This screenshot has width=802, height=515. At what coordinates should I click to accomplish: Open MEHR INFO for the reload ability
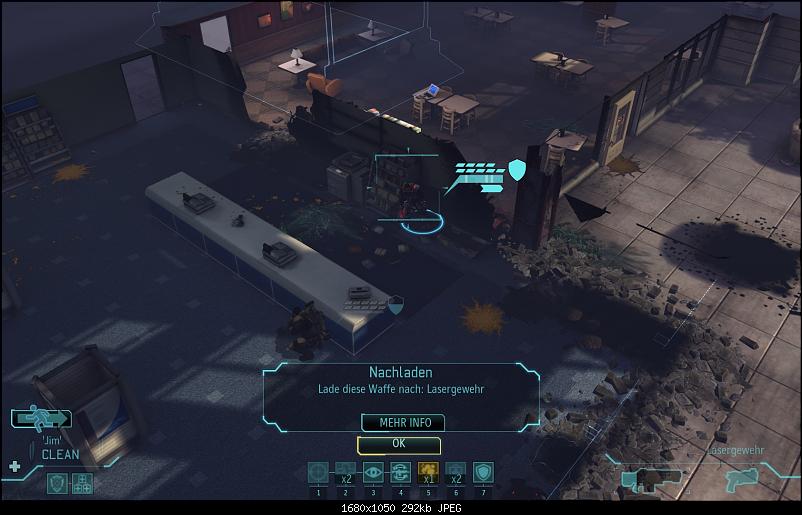398,422
